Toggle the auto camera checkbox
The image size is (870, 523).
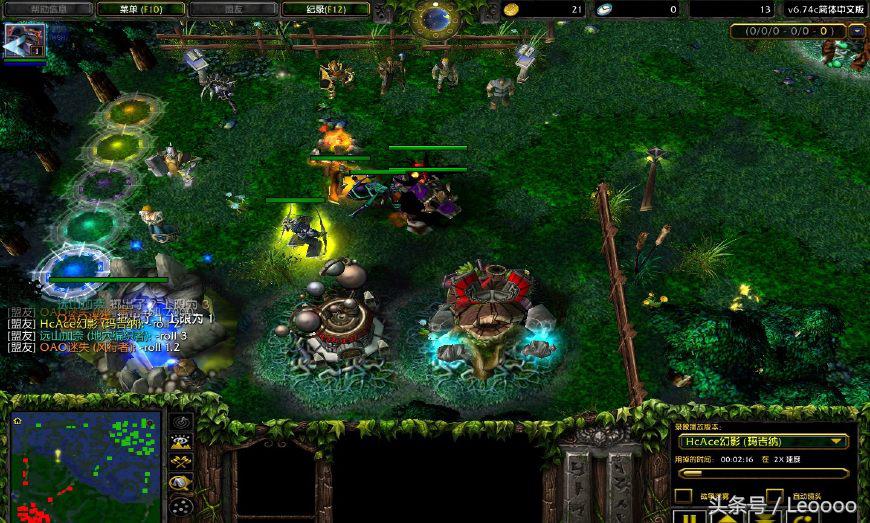pos(776,496)
